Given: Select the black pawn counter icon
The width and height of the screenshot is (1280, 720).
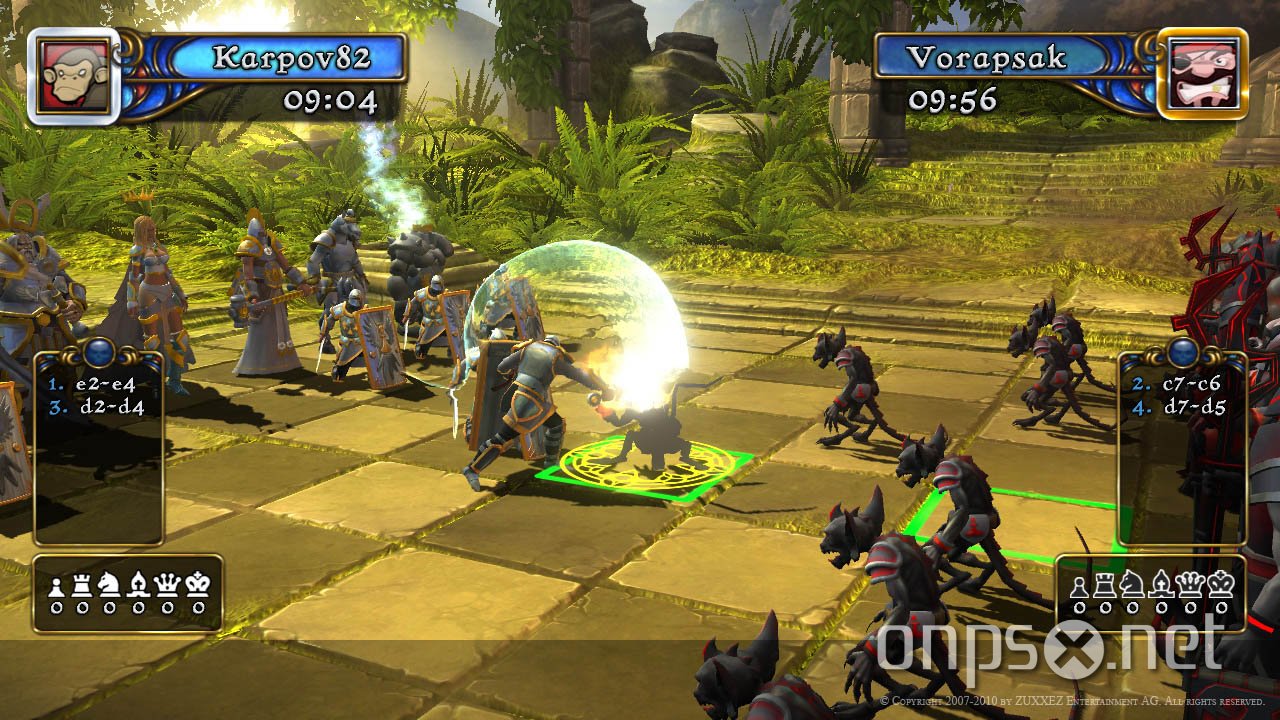Looking at the screenshot, I should [x=1079, y=587].
